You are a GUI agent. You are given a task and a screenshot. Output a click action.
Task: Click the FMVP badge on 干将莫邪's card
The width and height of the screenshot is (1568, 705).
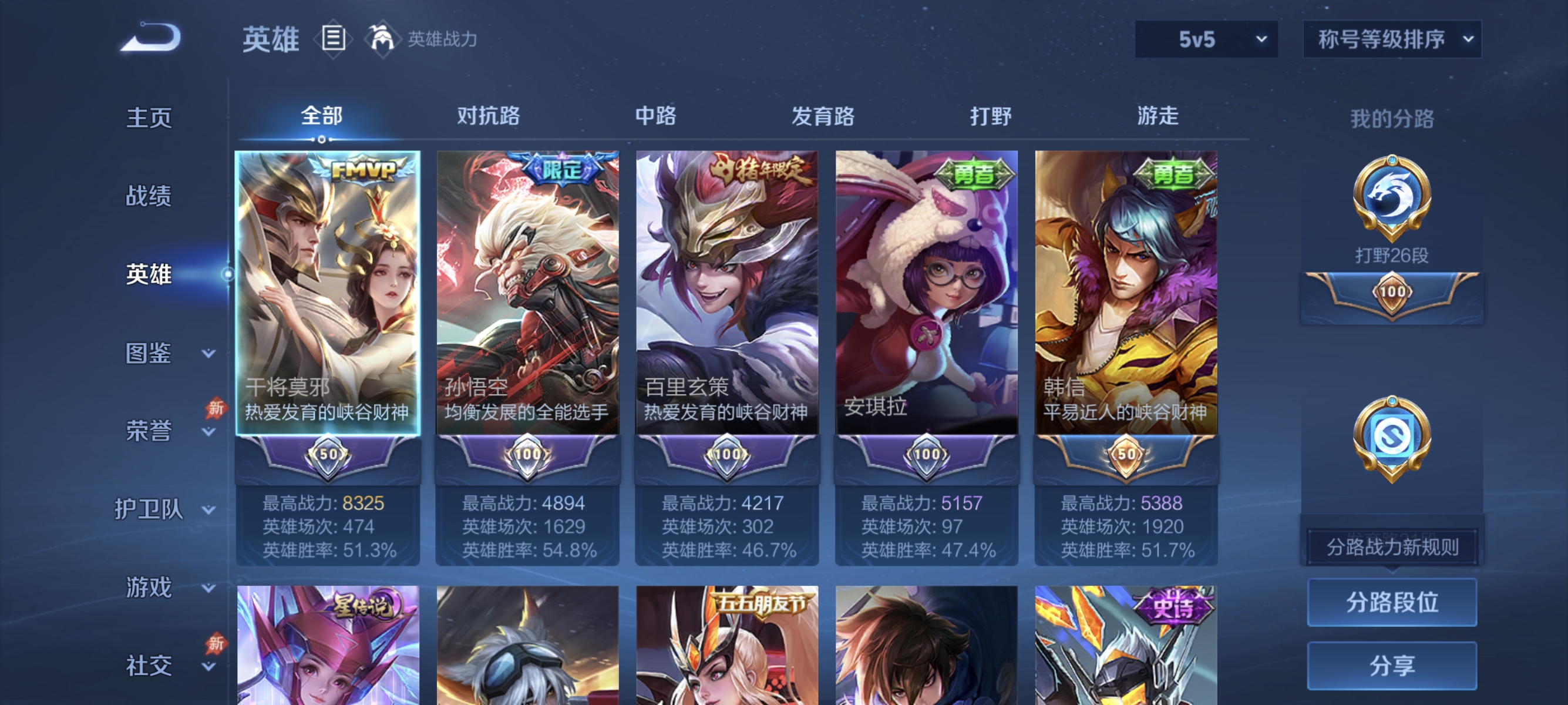(364, 169)
